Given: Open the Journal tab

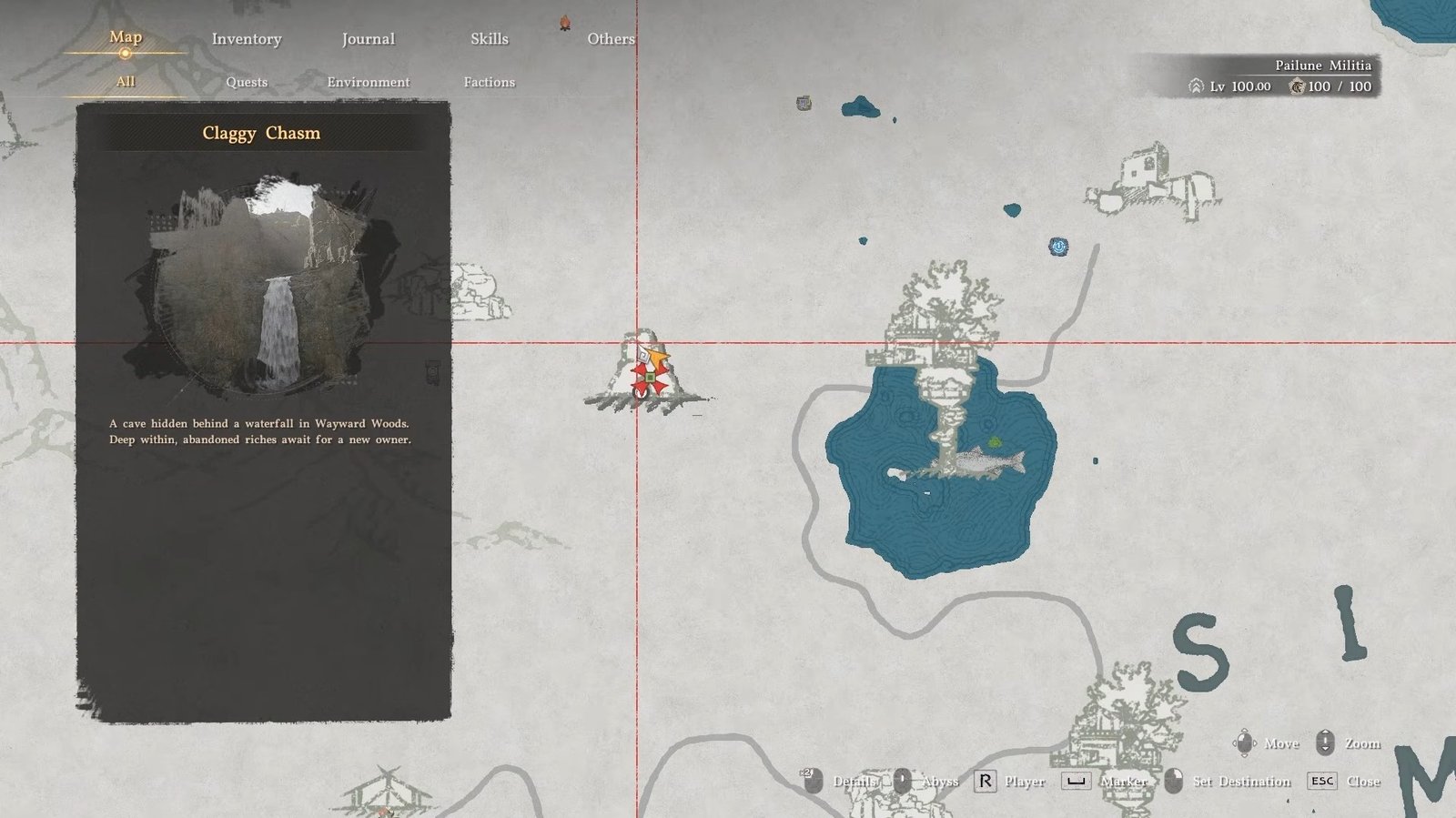Looking at the screenshot, I should click(x=368, y=39).
